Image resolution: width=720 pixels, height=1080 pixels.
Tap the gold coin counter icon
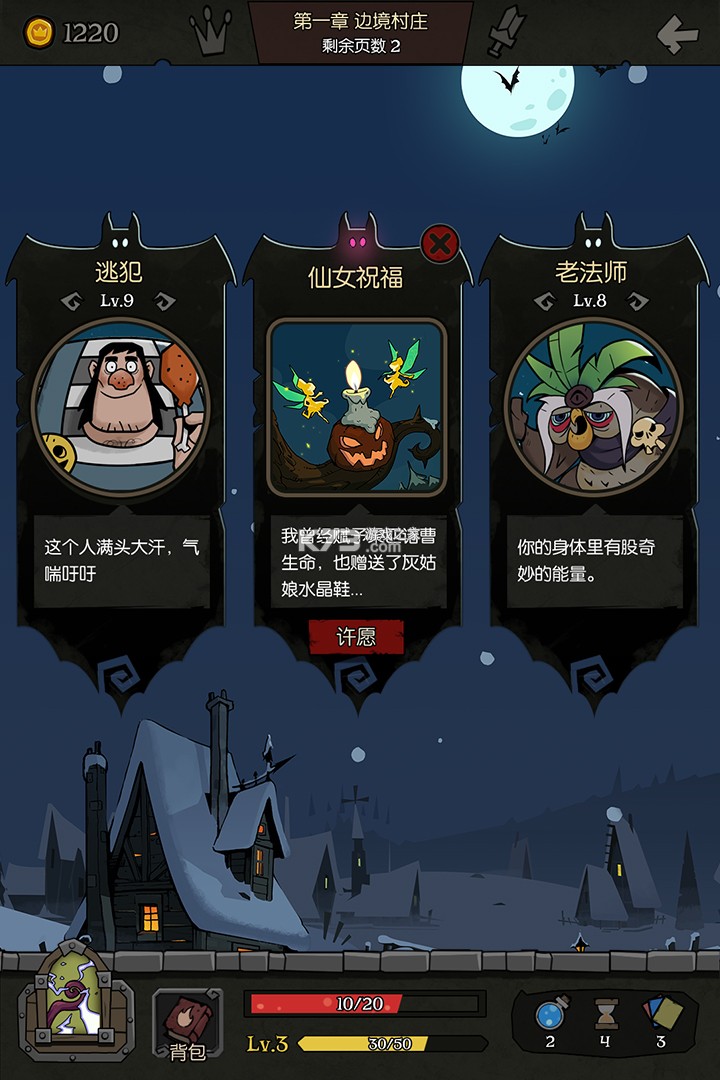(39, 32)
